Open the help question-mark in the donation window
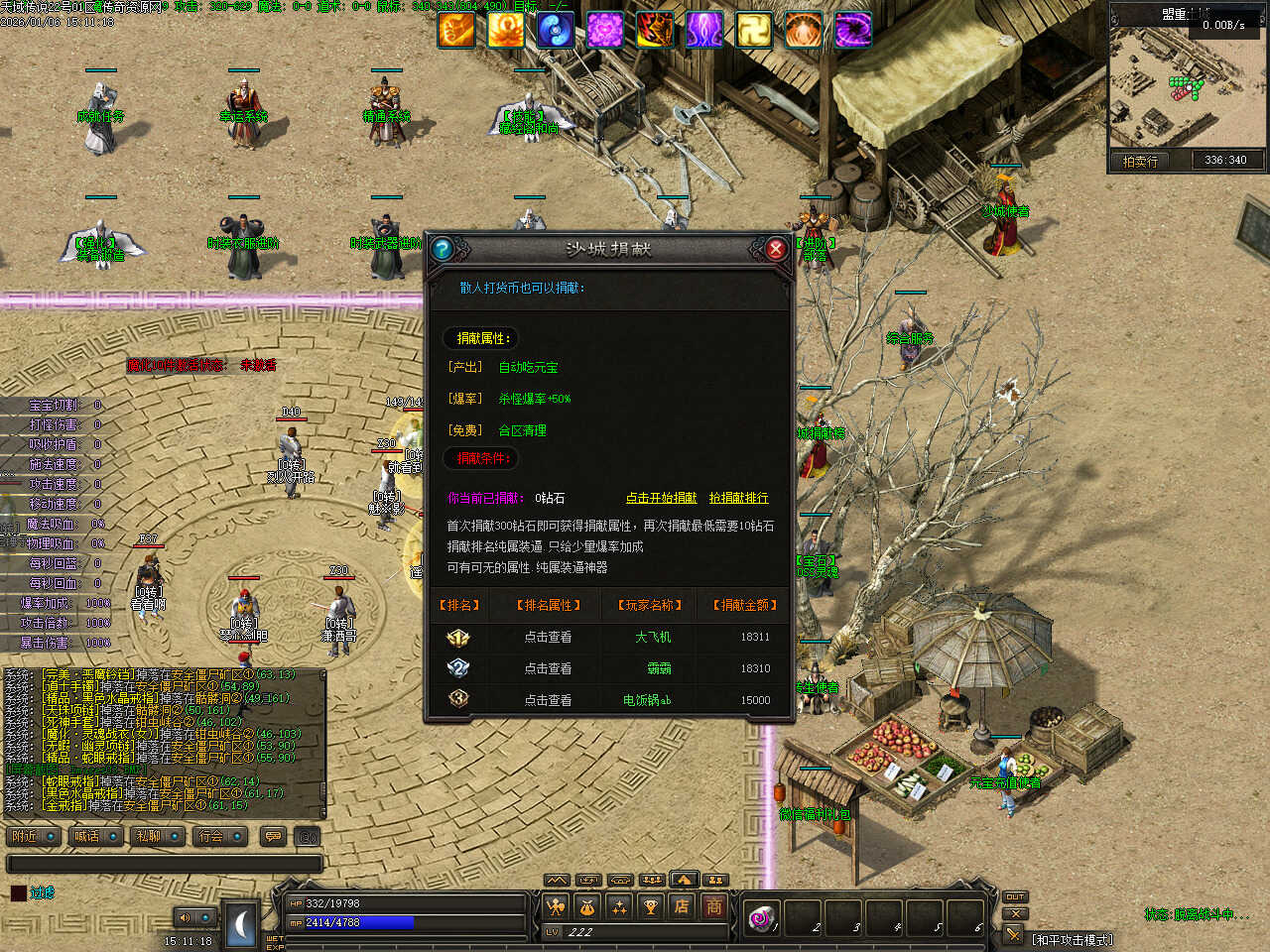The width and height of the screenshot is (1270, 952). pyautogui.click(x=443, y=249)
